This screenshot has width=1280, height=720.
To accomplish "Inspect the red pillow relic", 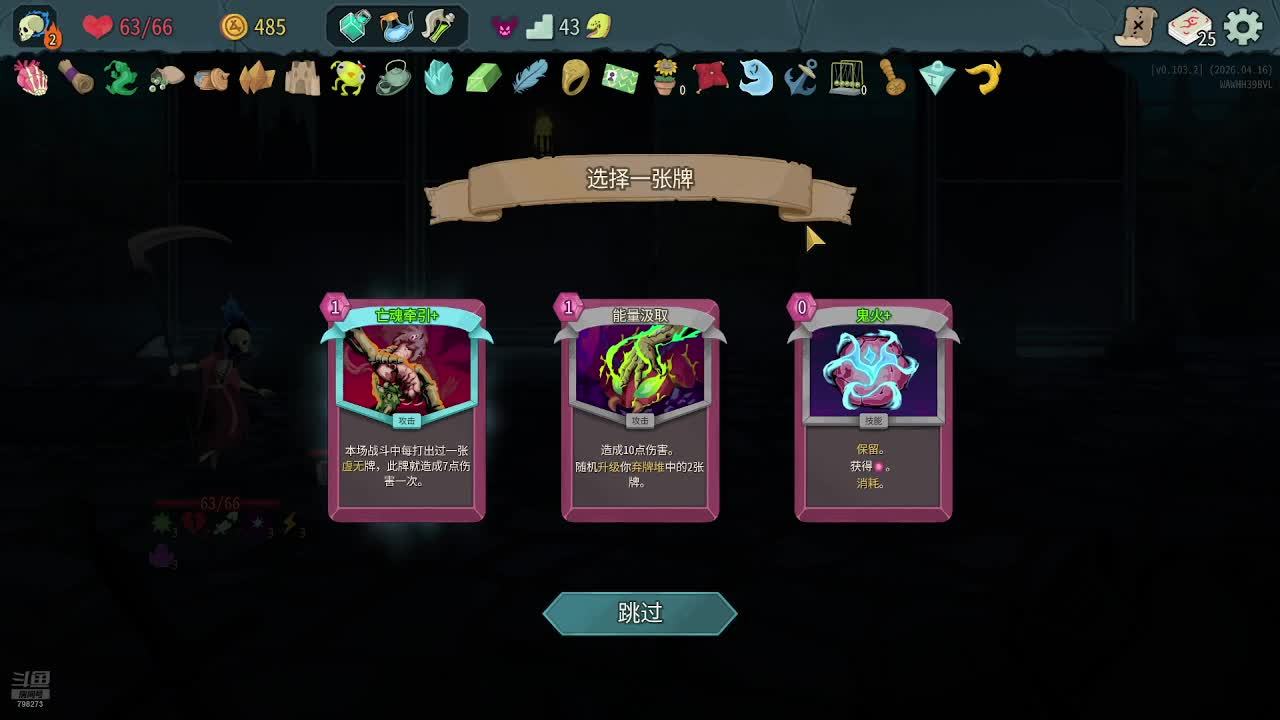I will [710, 77].
